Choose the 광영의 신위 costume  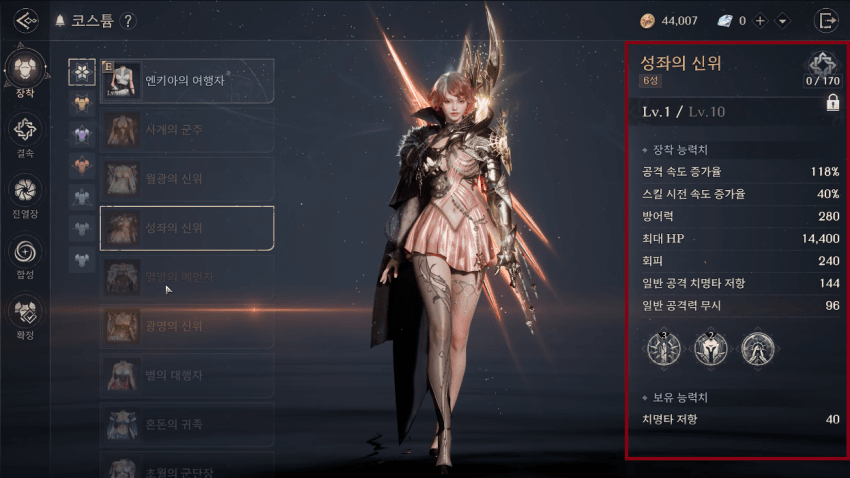click(187, 326)
